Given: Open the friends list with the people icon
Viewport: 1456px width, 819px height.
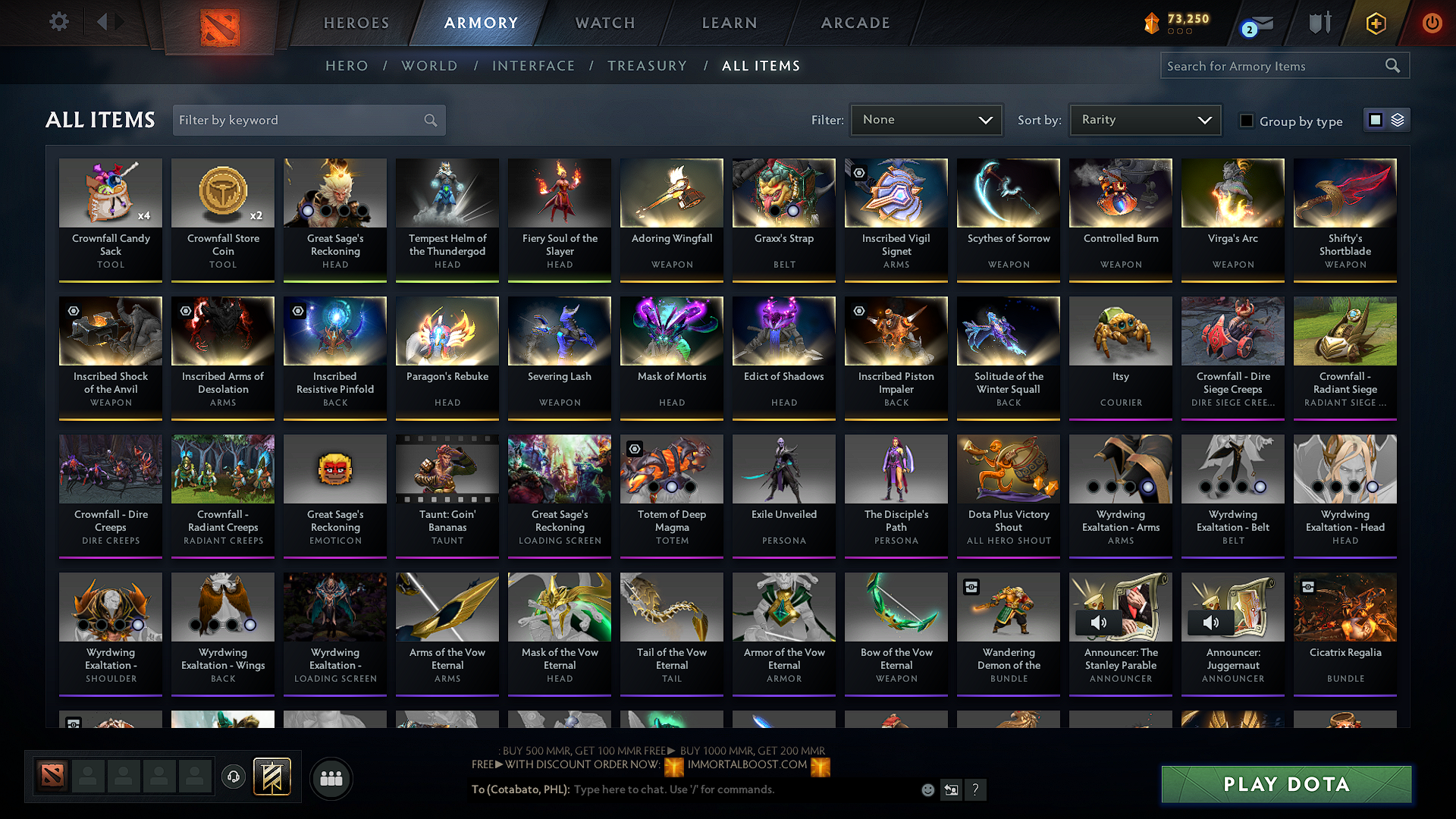Looking at the screenshot, I should (x=331, y=777).
